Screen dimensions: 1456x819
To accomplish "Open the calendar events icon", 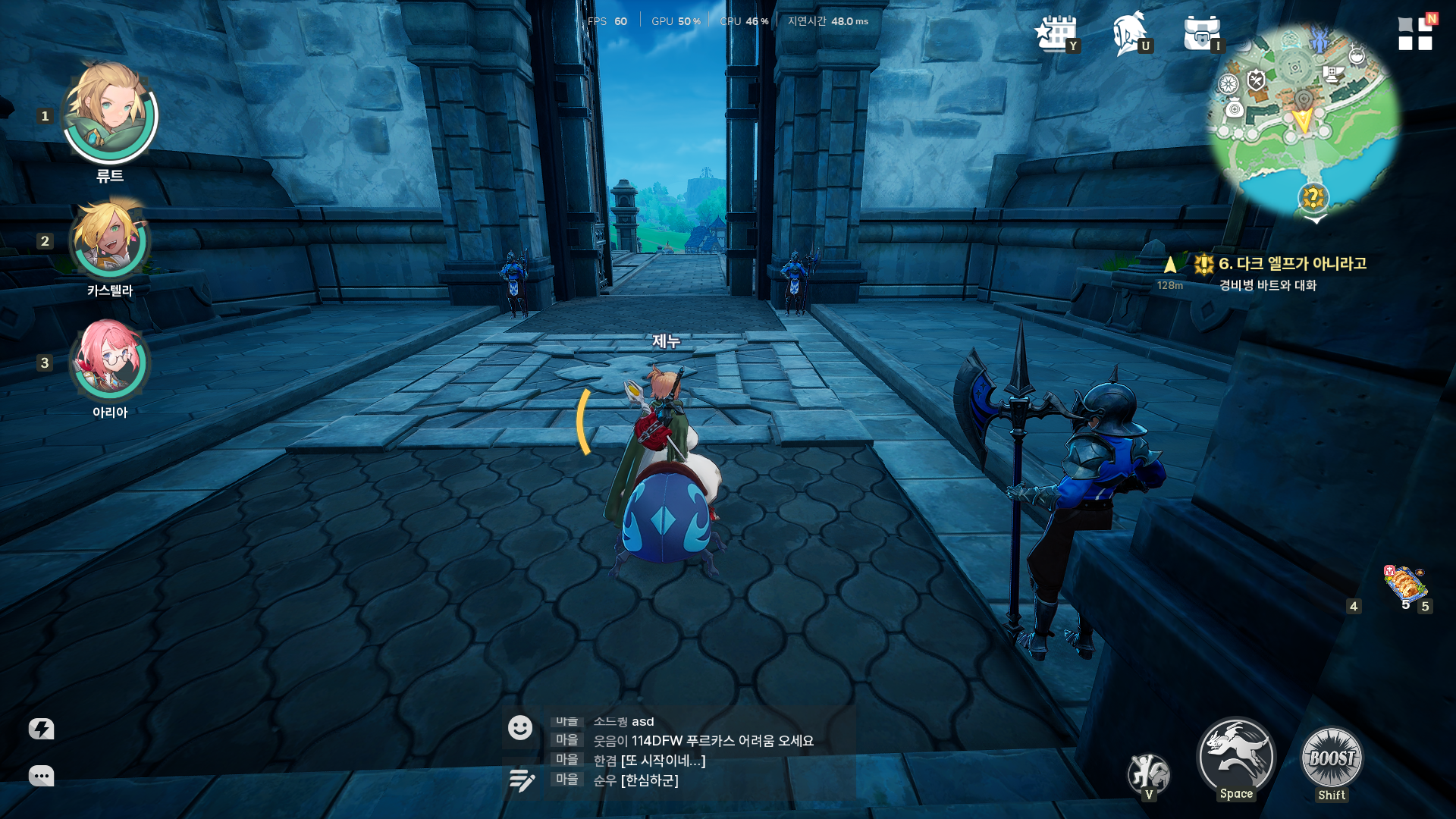I will pos(1055,33).
